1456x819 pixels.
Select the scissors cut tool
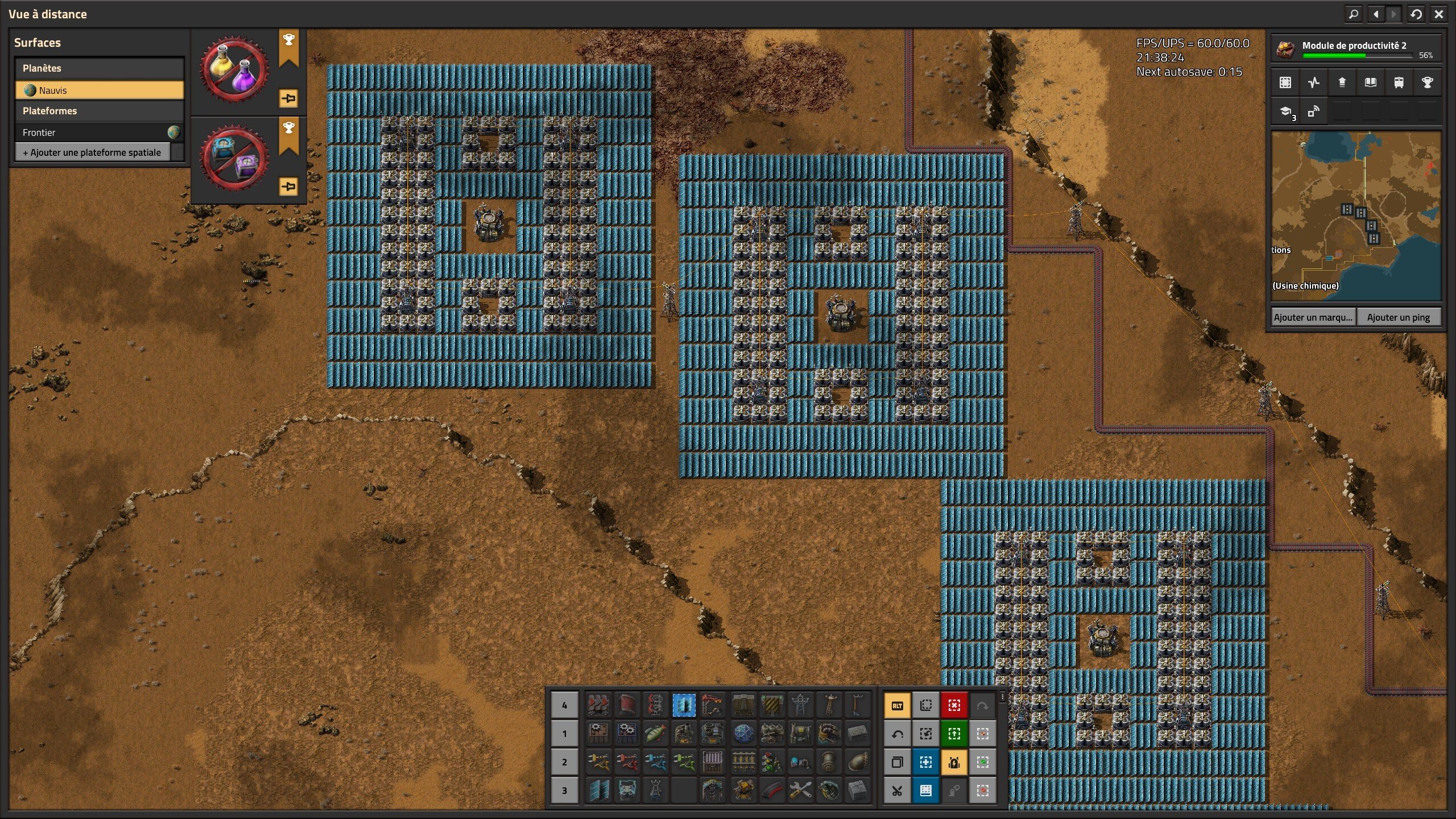(897, 791)
